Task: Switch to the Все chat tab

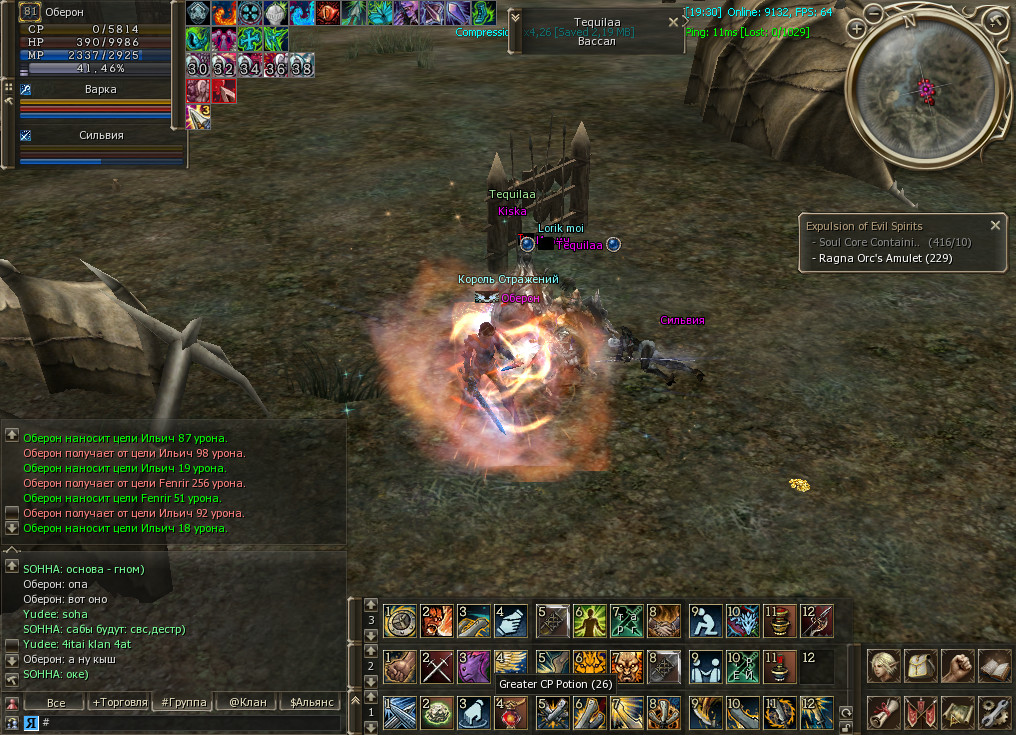Action: [x=55, y=702]
